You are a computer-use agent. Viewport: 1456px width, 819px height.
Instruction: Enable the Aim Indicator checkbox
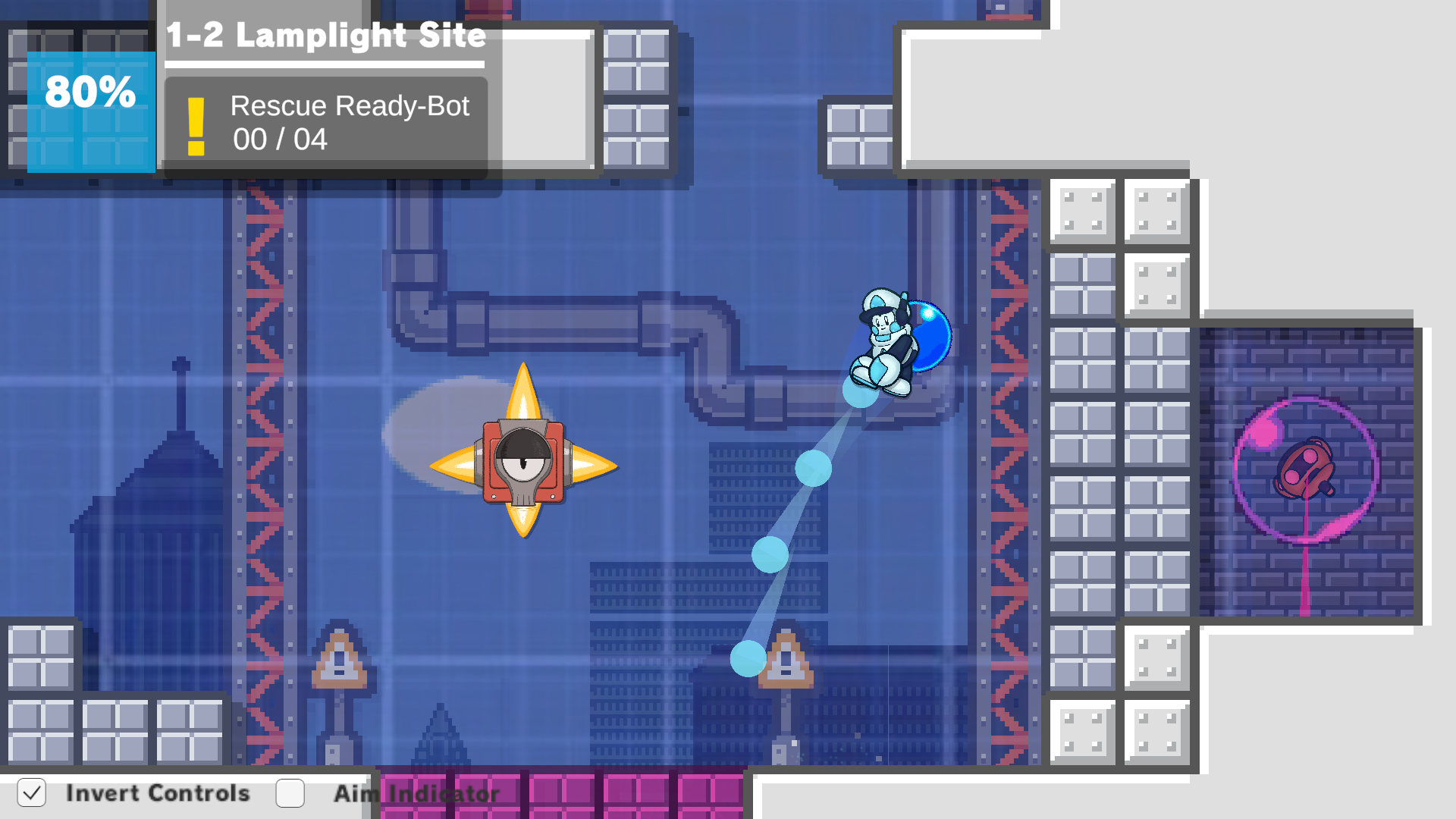290,793
